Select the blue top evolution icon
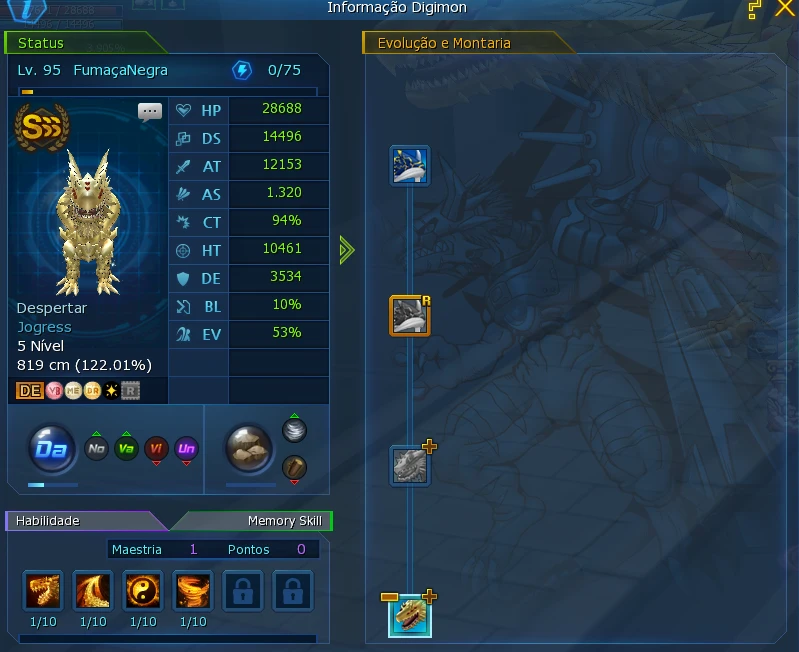Viewport: 799px width, 652px height. [x=409, y=165]
